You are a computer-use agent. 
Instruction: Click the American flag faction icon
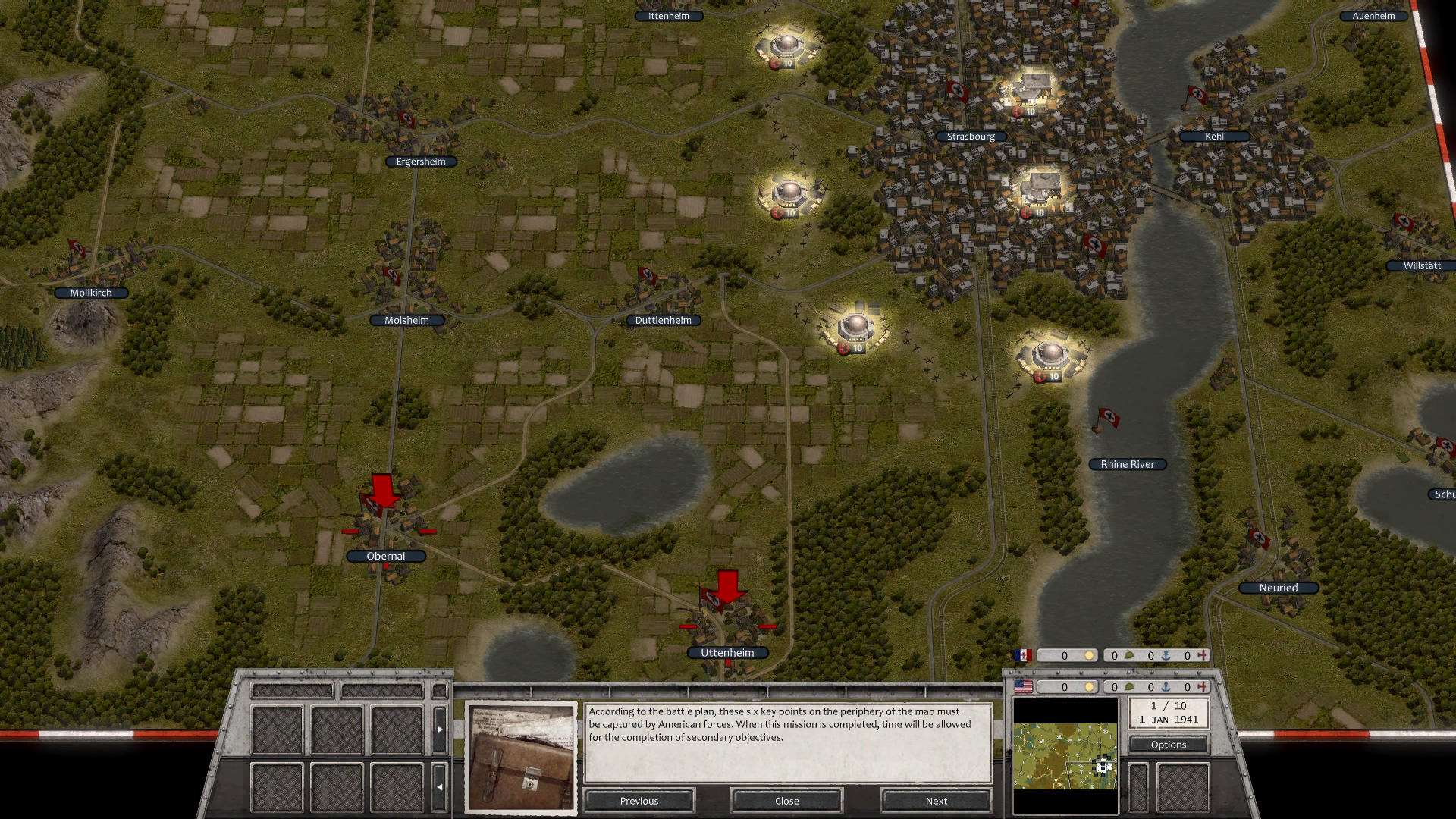coord(1023,688)
